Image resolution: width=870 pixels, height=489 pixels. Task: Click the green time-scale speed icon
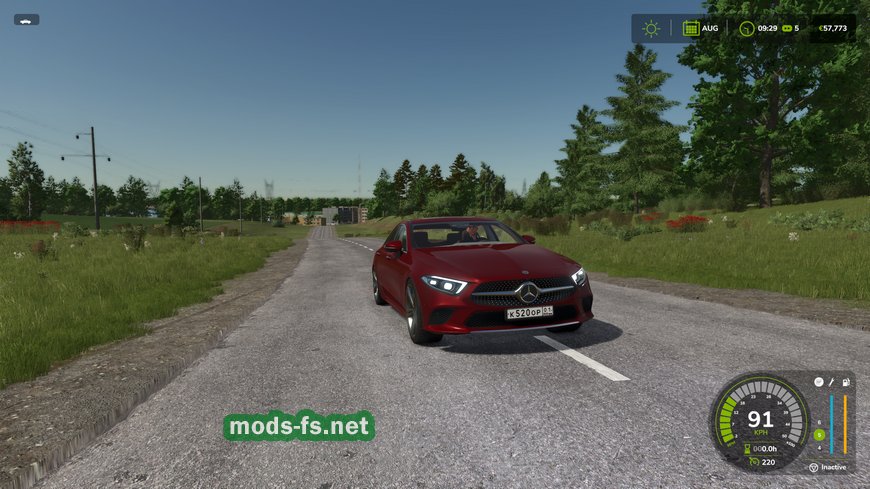786,28
